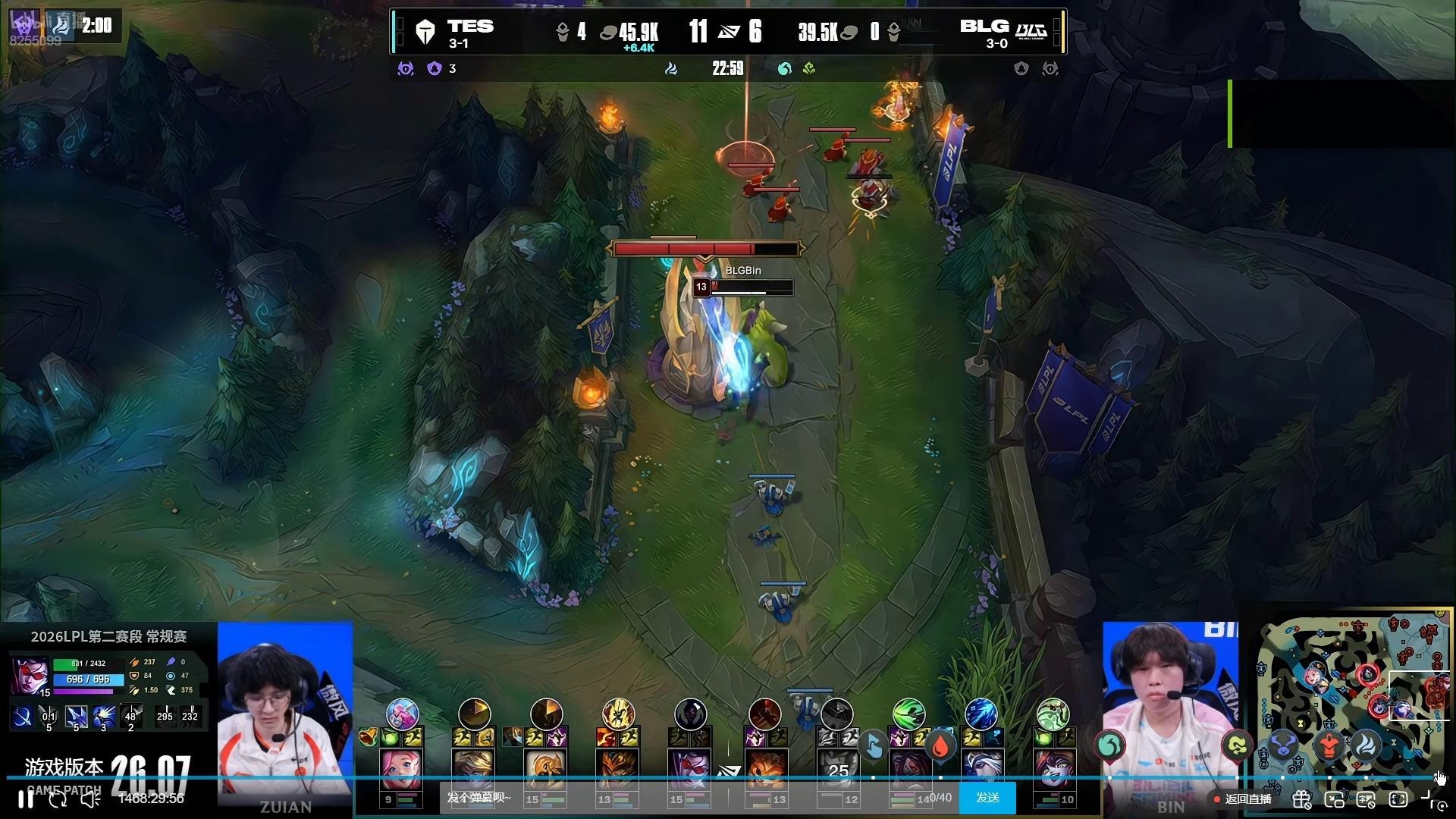Click the red blood drop timeline marker
The height and width of the screenshot is (819, 1456).
point(940,746)
